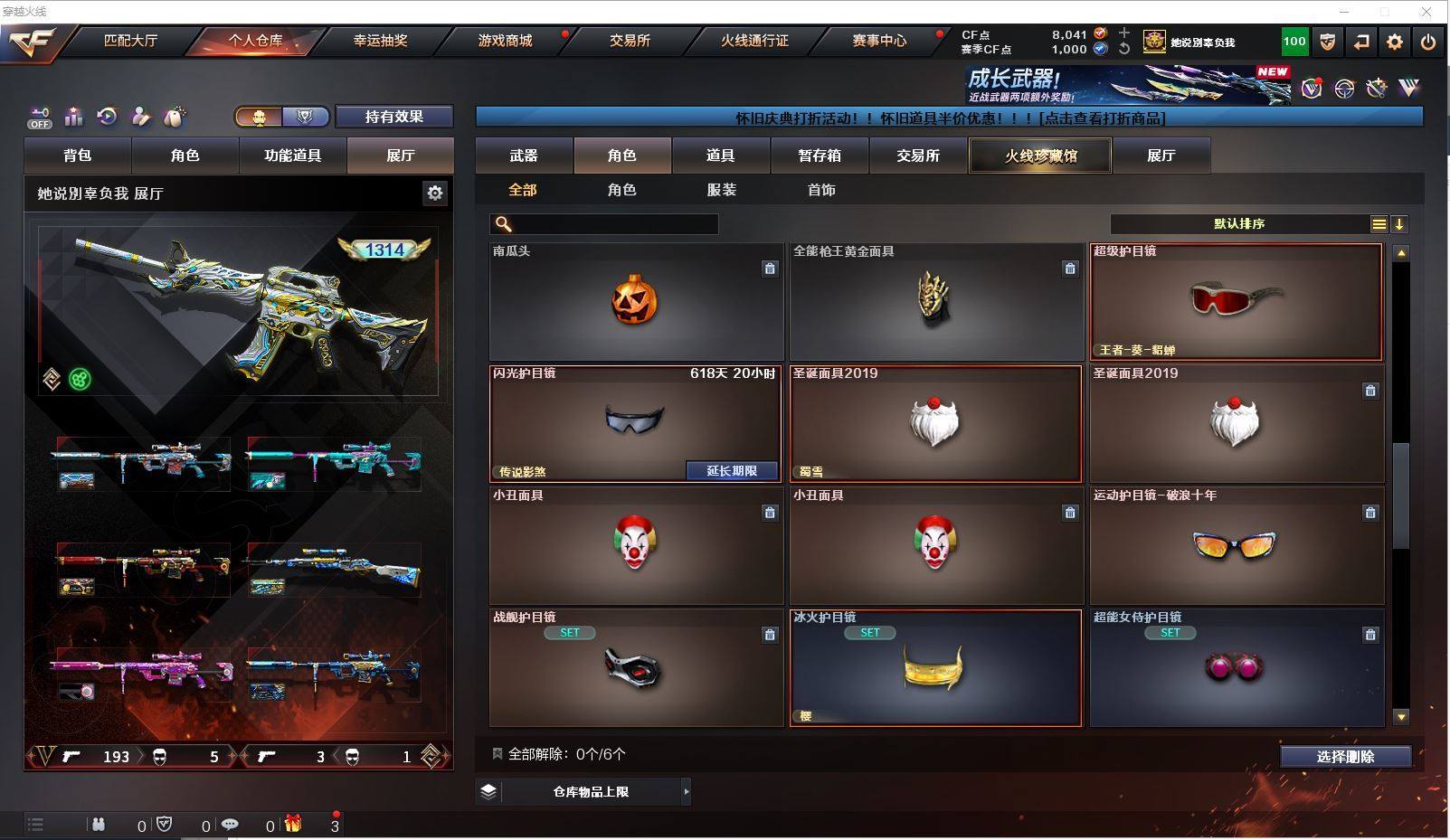Open the 赛事中心 tournament center

click(x=878, y=41)
